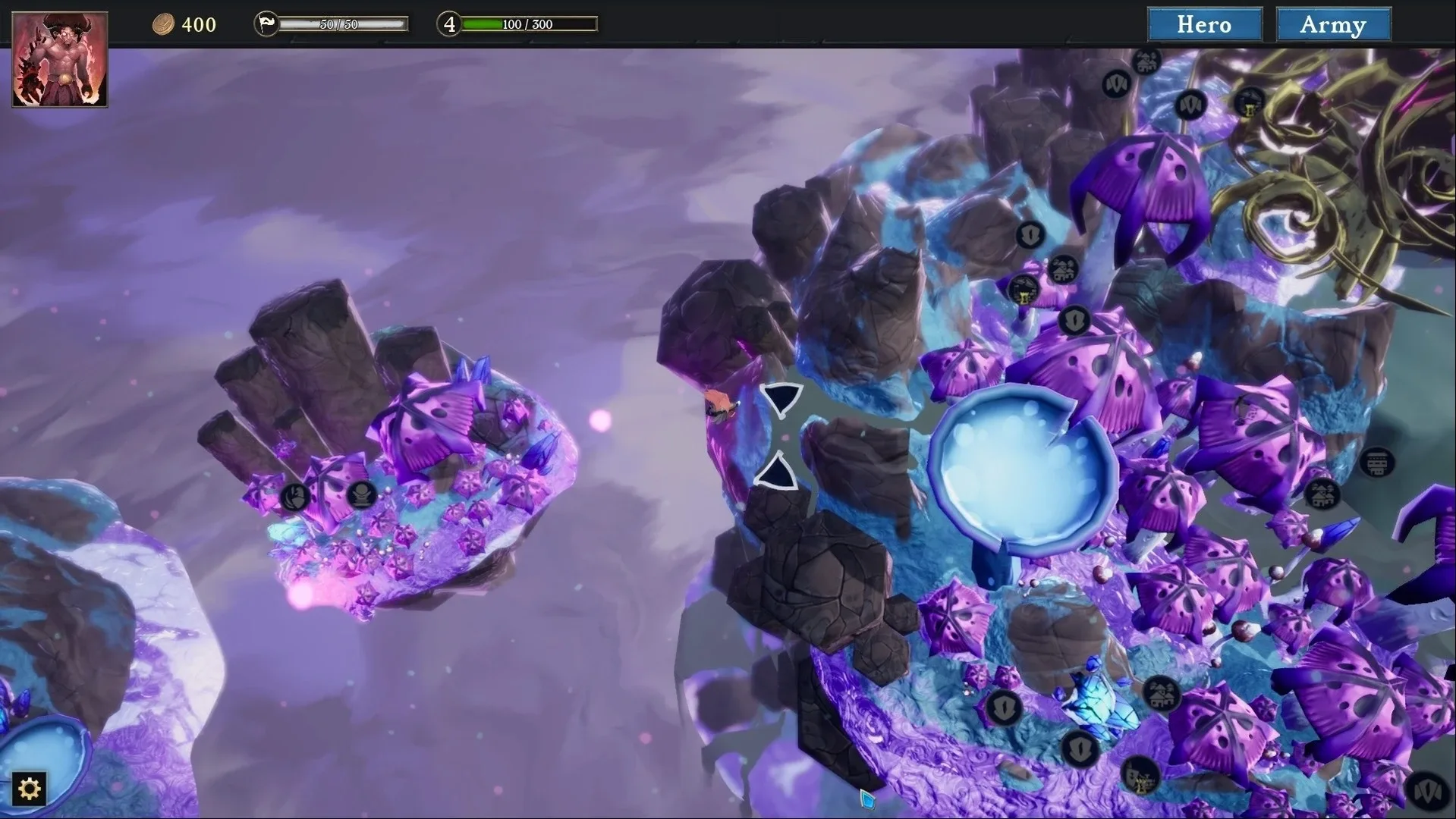Select the flag supply icon next to 50/50

point(265,23)
